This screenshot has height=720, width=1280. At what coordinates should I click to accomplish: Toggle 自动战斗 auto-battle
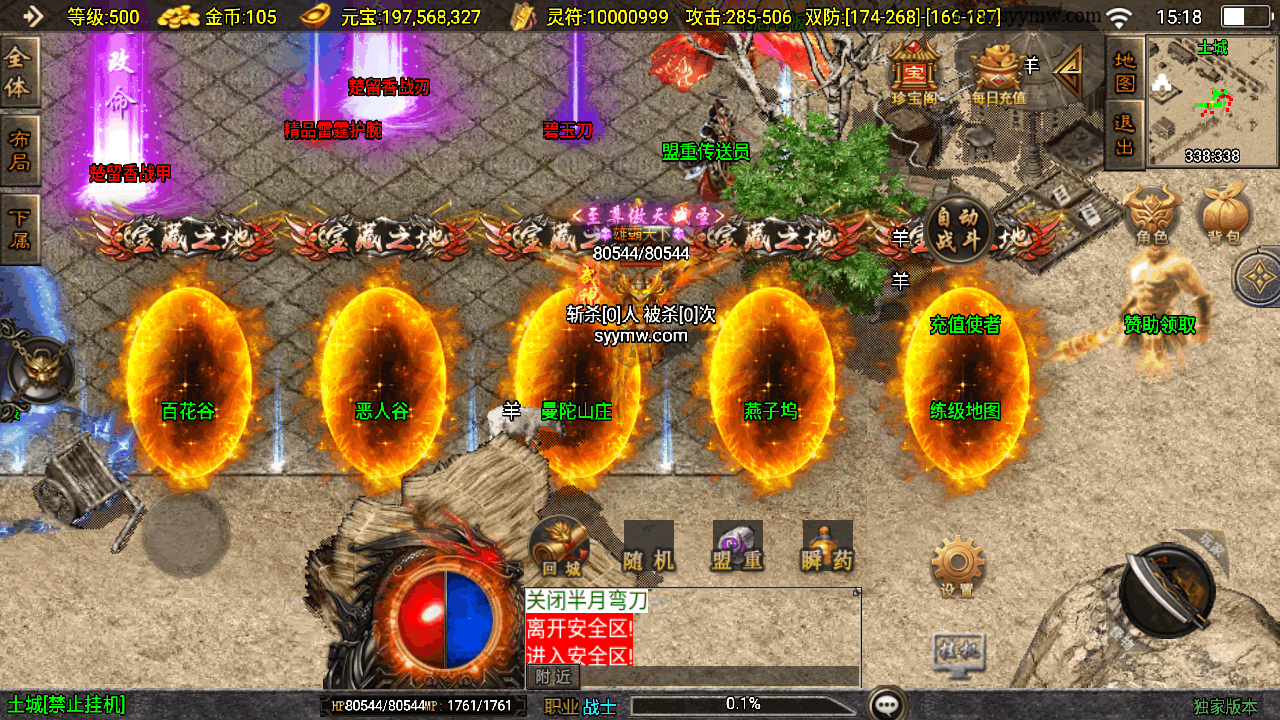coord(957,231)
